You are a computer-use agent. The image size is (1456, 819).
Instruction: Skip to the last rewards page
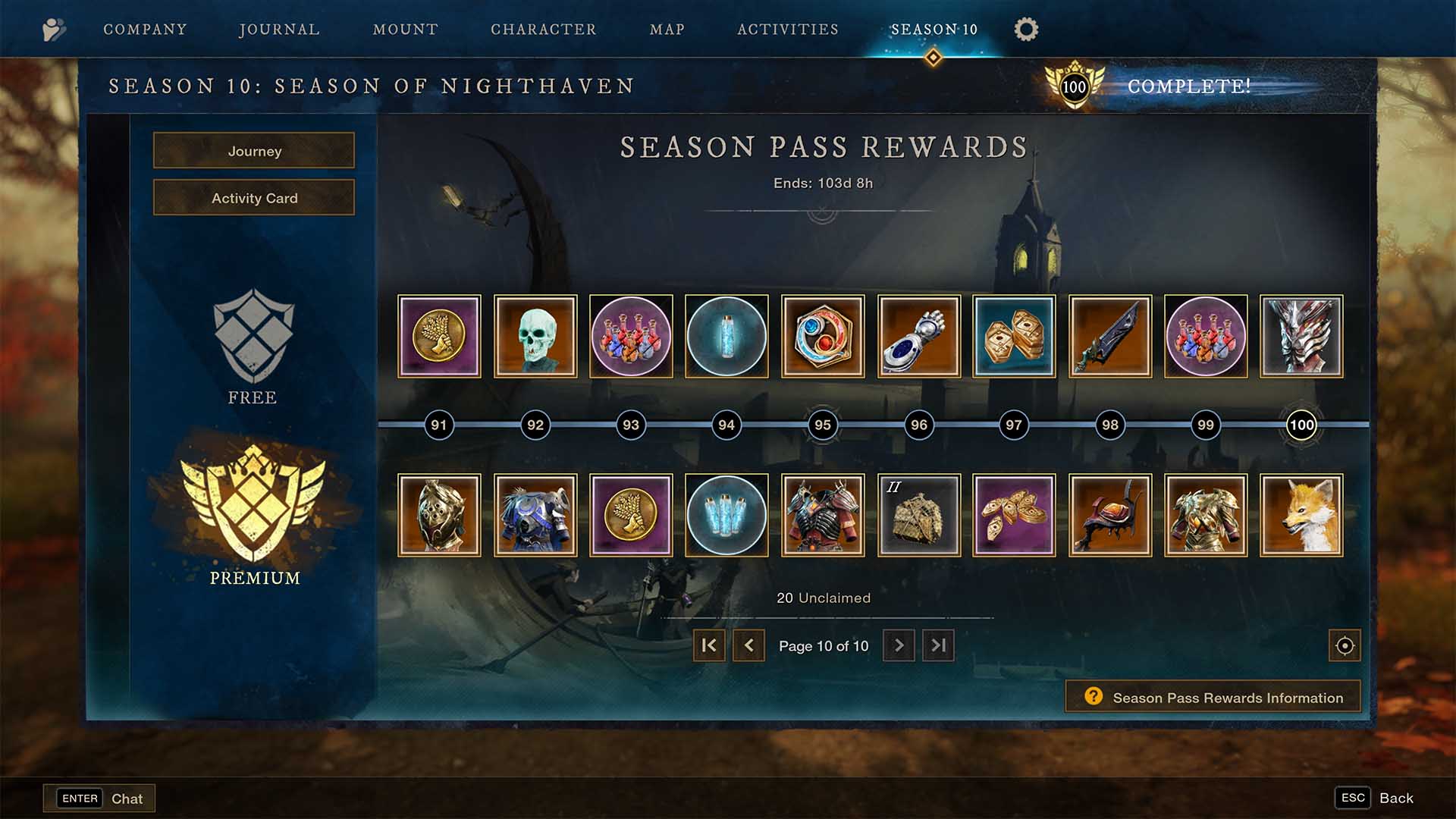(x=938, y=646)
